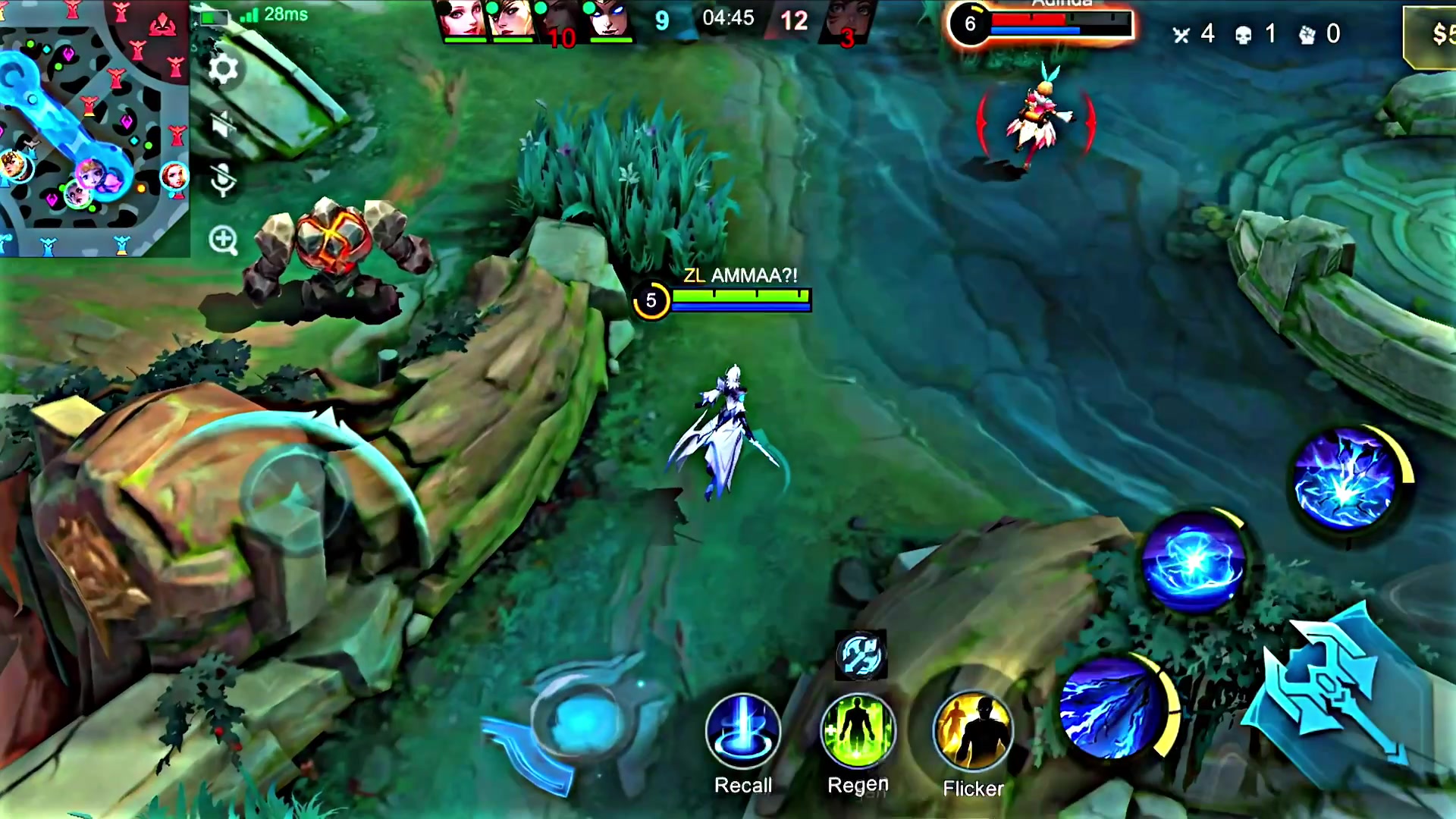Select the Regen battle spell

coord(858,730)
